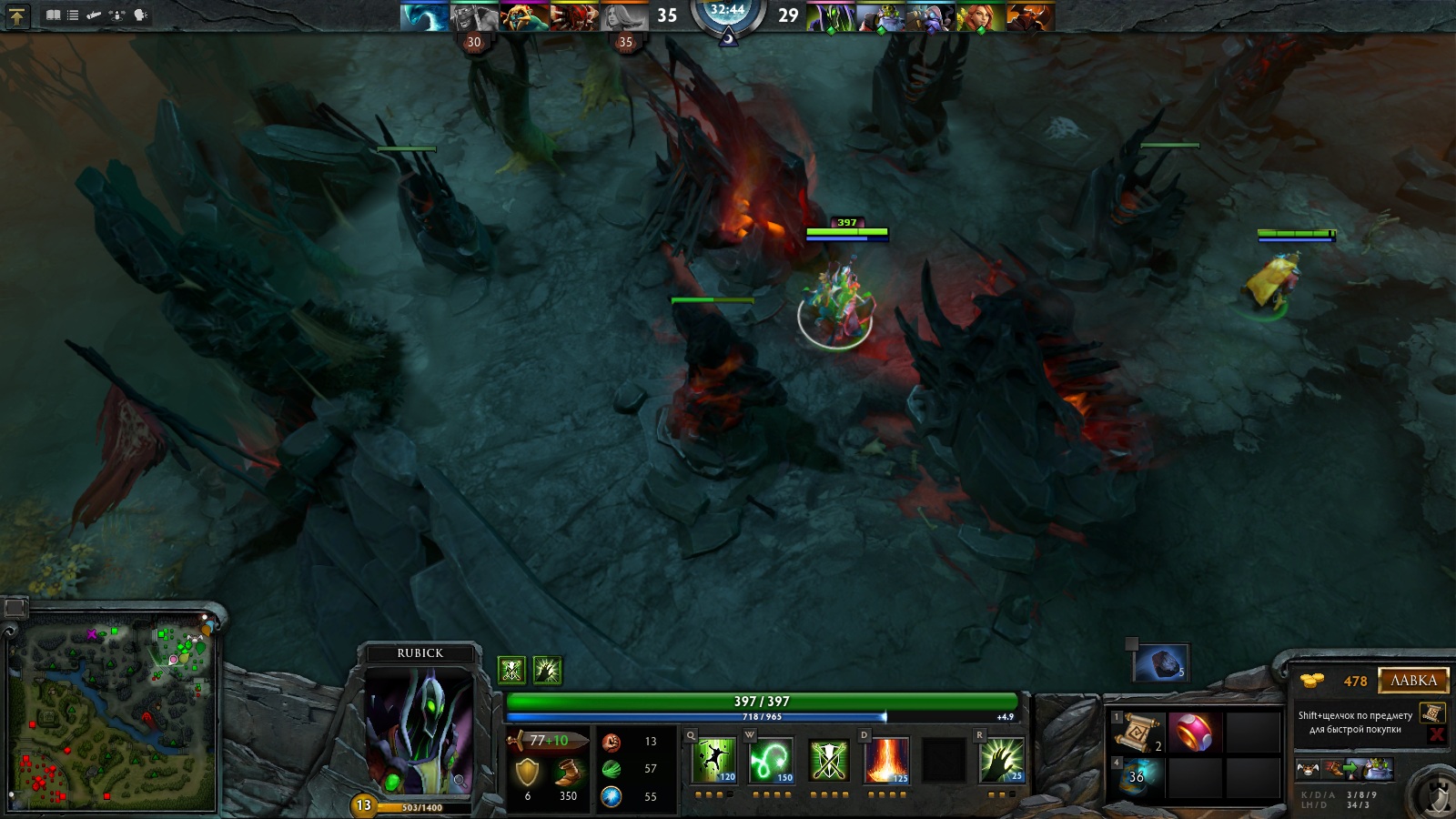Cast Spell Steal ultimate

[x=1001, y=761]
